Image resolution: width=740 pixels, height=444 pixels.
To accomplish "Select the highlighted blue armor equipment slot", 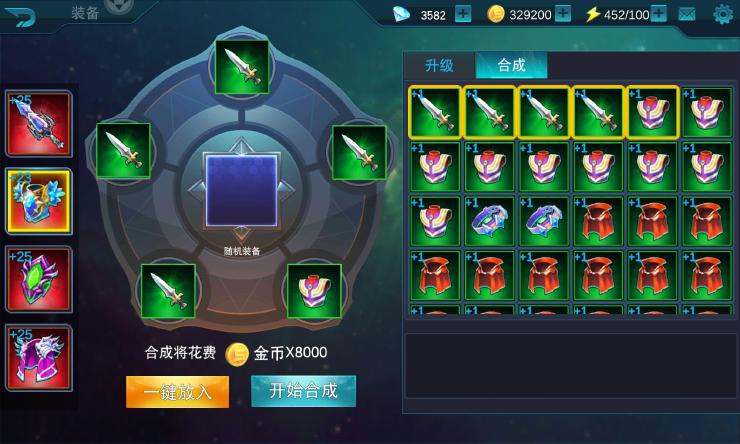I will 39,201.
